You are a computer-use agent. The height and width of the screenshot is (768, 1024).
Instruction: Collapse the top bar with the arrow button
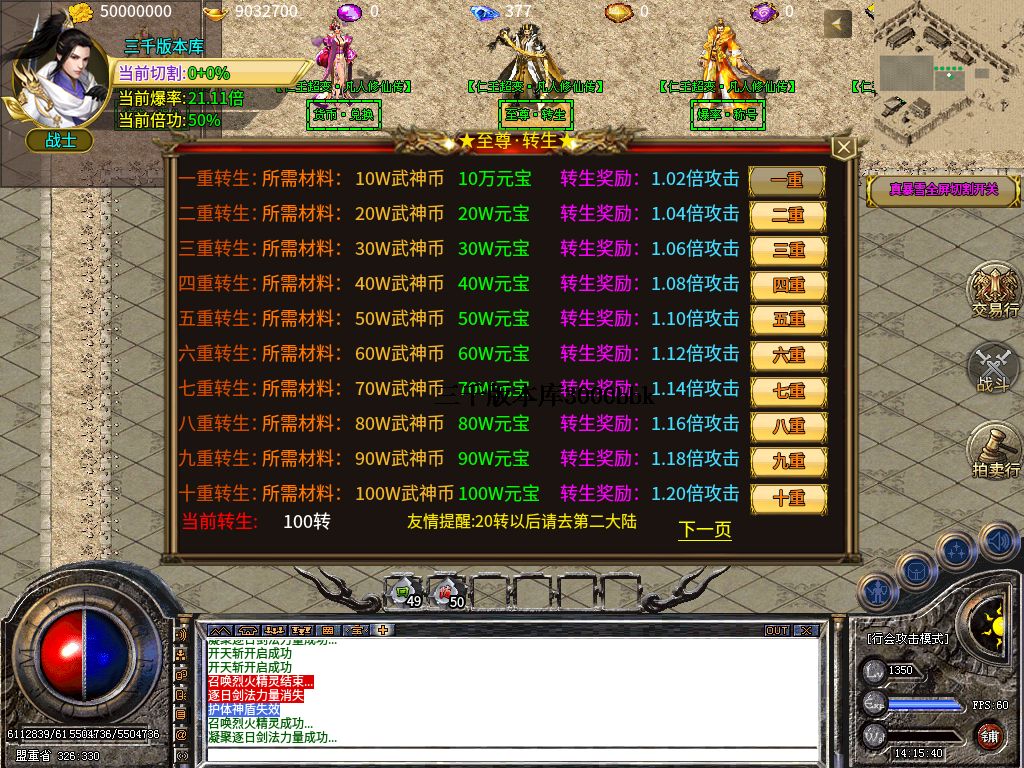(838, 24)
